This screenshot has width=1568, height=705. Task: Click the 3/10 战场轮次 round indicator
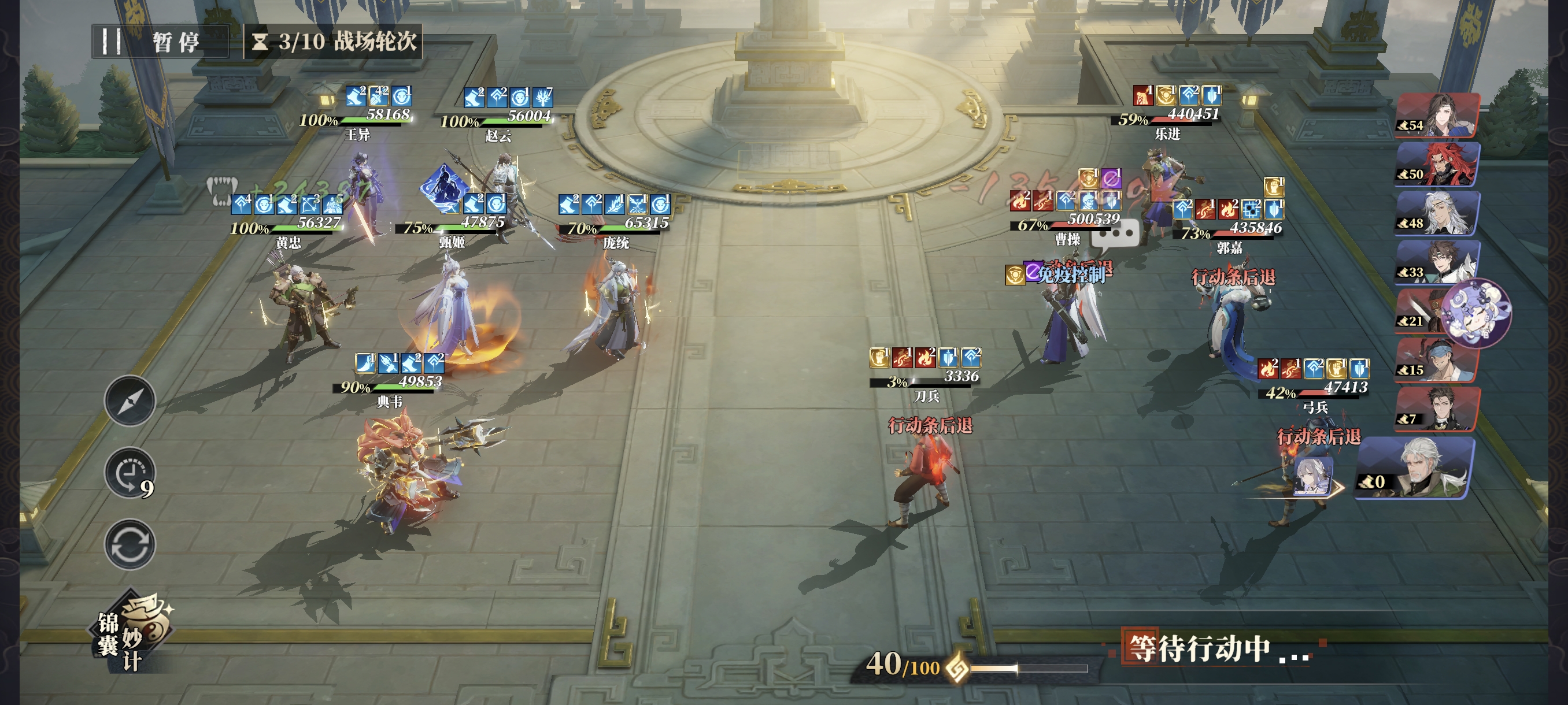334,42
